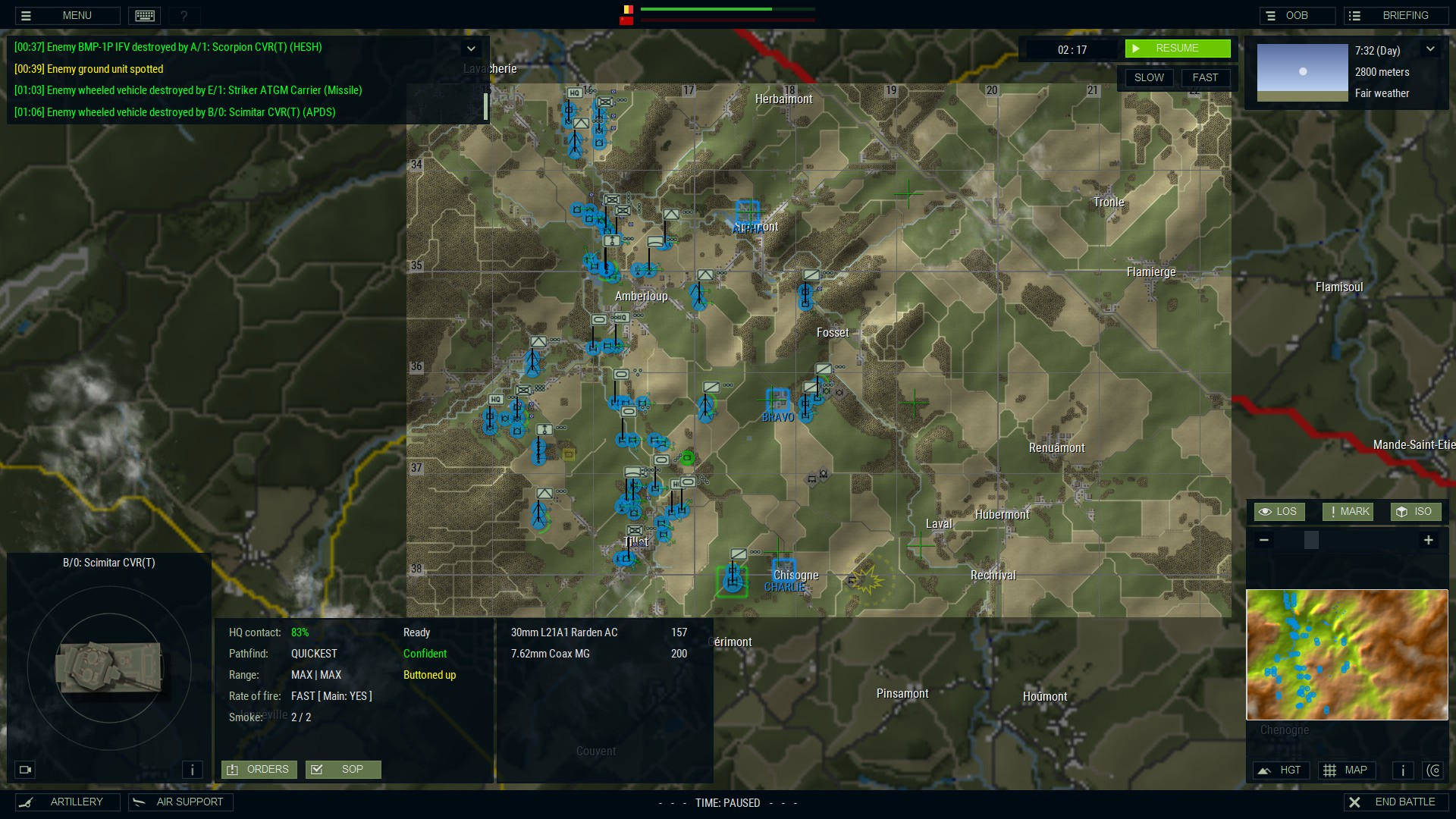This screenshot has width=1456, height=819.
Task: Click the terrain height minimap
Action: coord(1347,654)
